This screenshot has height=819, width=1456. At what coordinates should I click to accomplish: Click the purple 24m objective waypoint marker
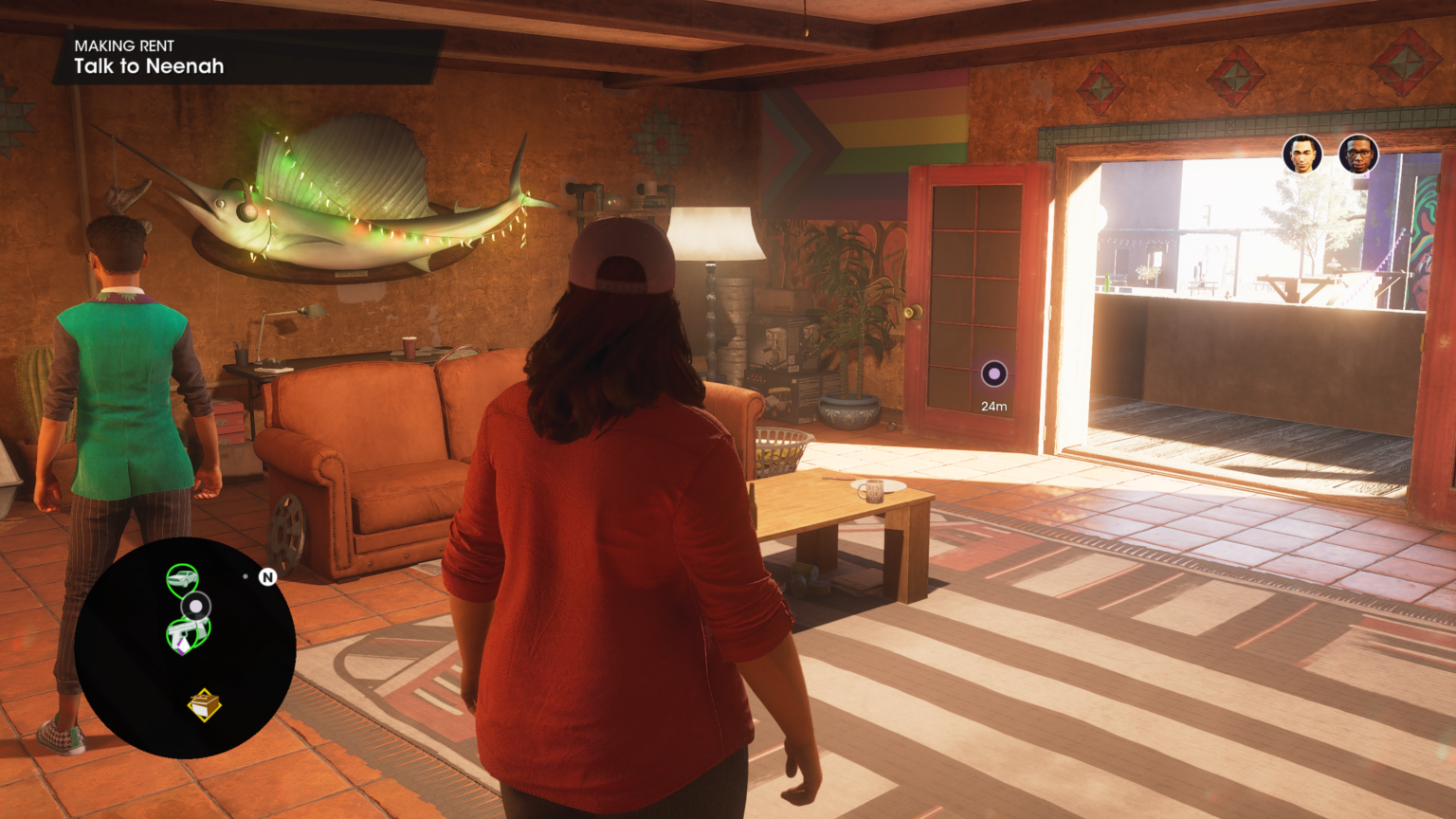(x=993, y=374)
